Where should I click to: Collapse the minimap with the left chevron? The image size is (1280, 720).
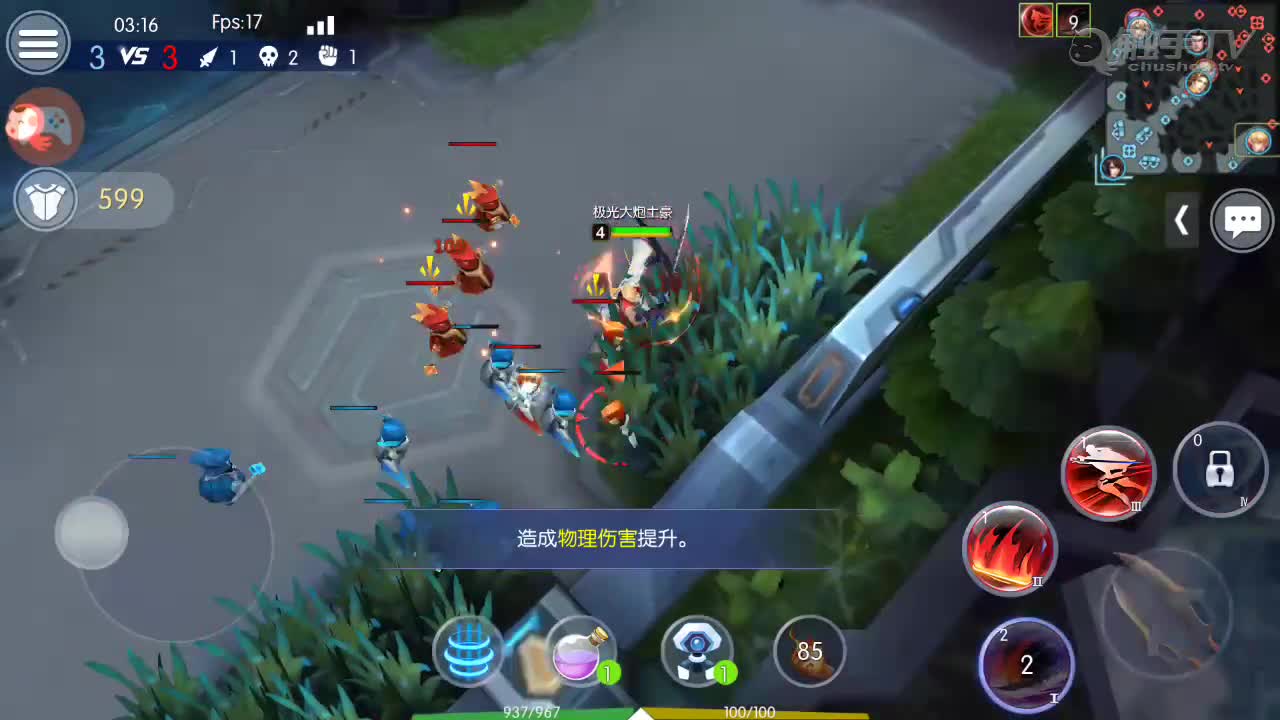1182,220
